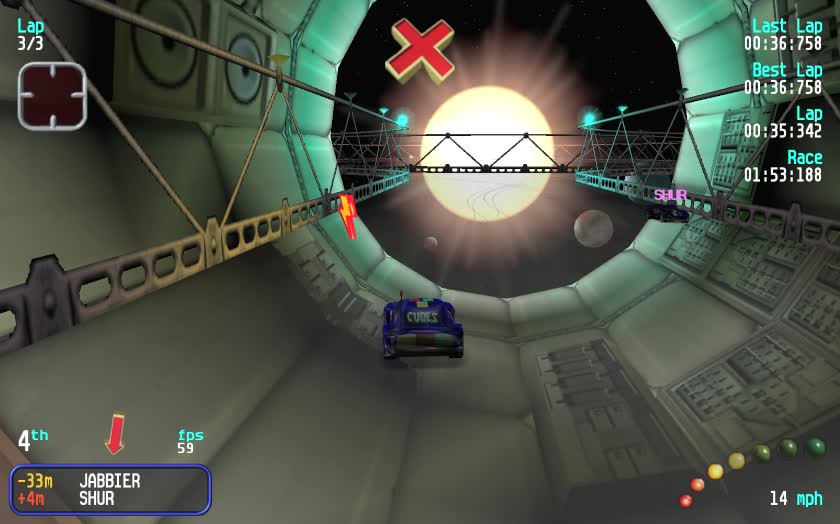Click the red X wrong-way indicator

(x=420, y=49)
